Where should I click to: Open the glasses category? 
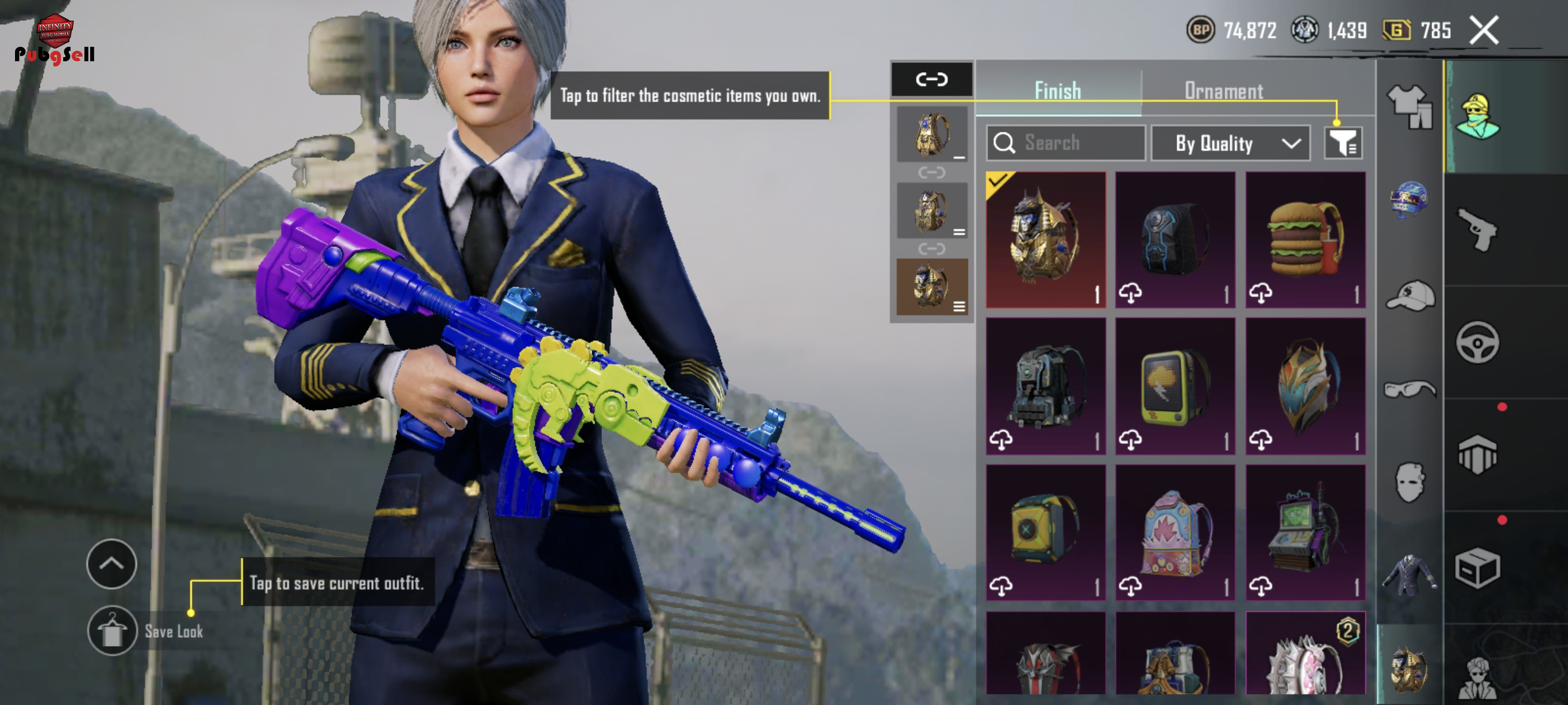tap(1410, 388)
